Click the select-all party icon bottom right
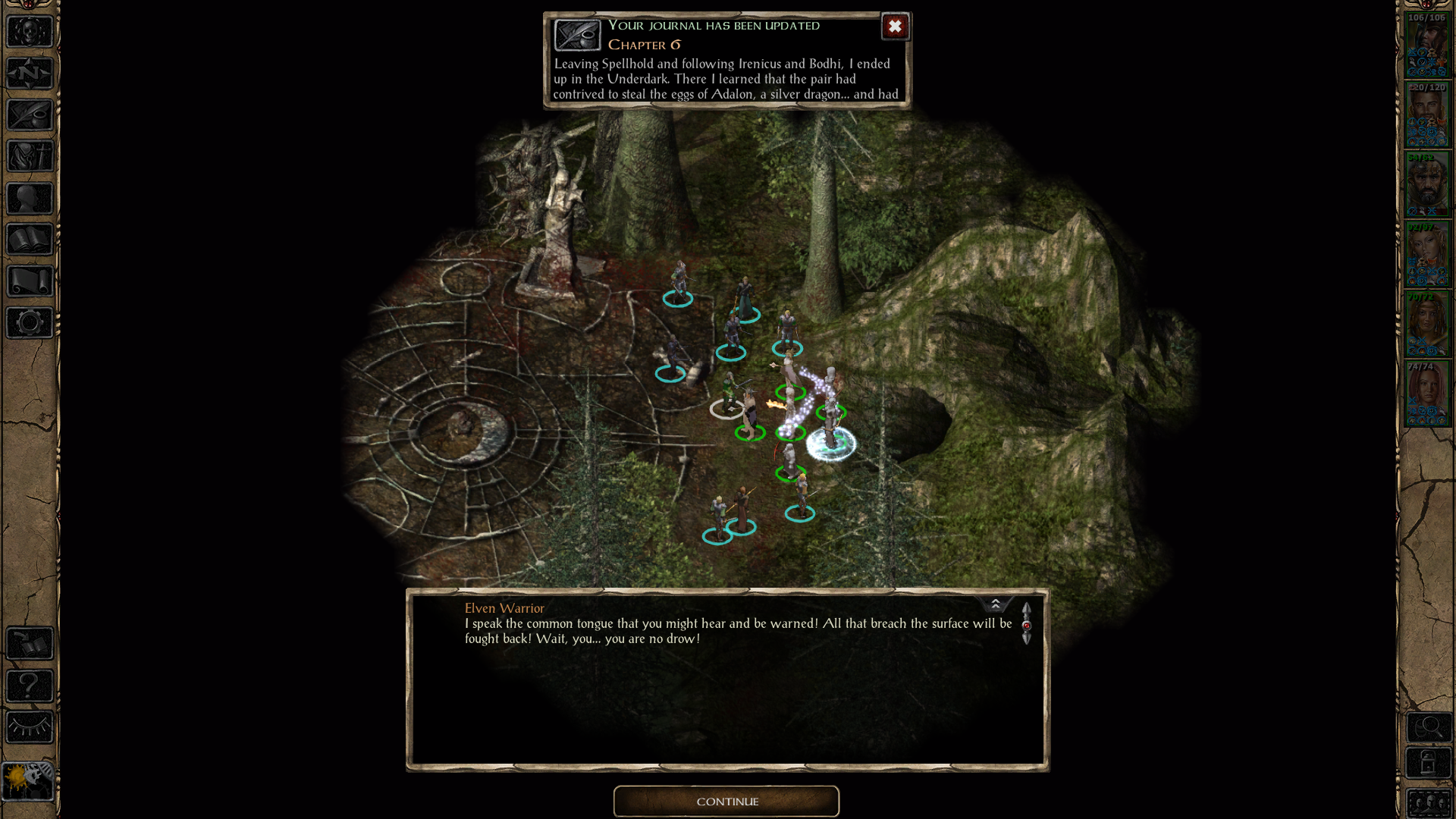This screenshot has height=819, width=1456. pyautogui.click(x=1429, y=804)
